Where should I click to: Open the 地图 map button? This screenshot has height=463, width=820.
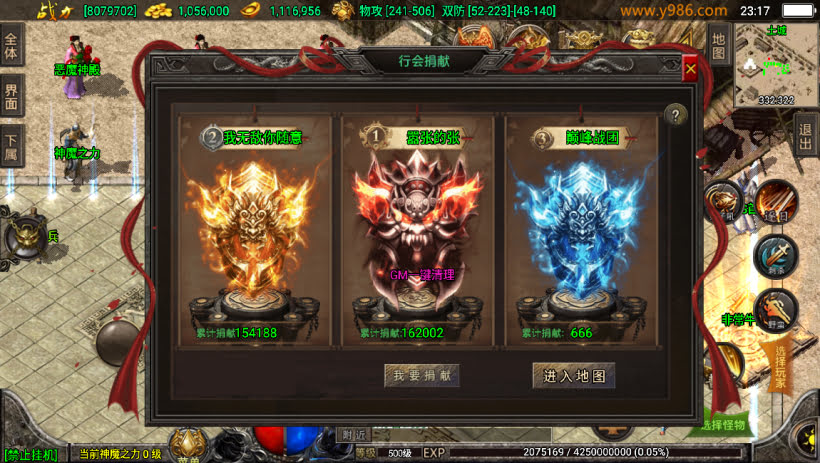click(718, 43)
